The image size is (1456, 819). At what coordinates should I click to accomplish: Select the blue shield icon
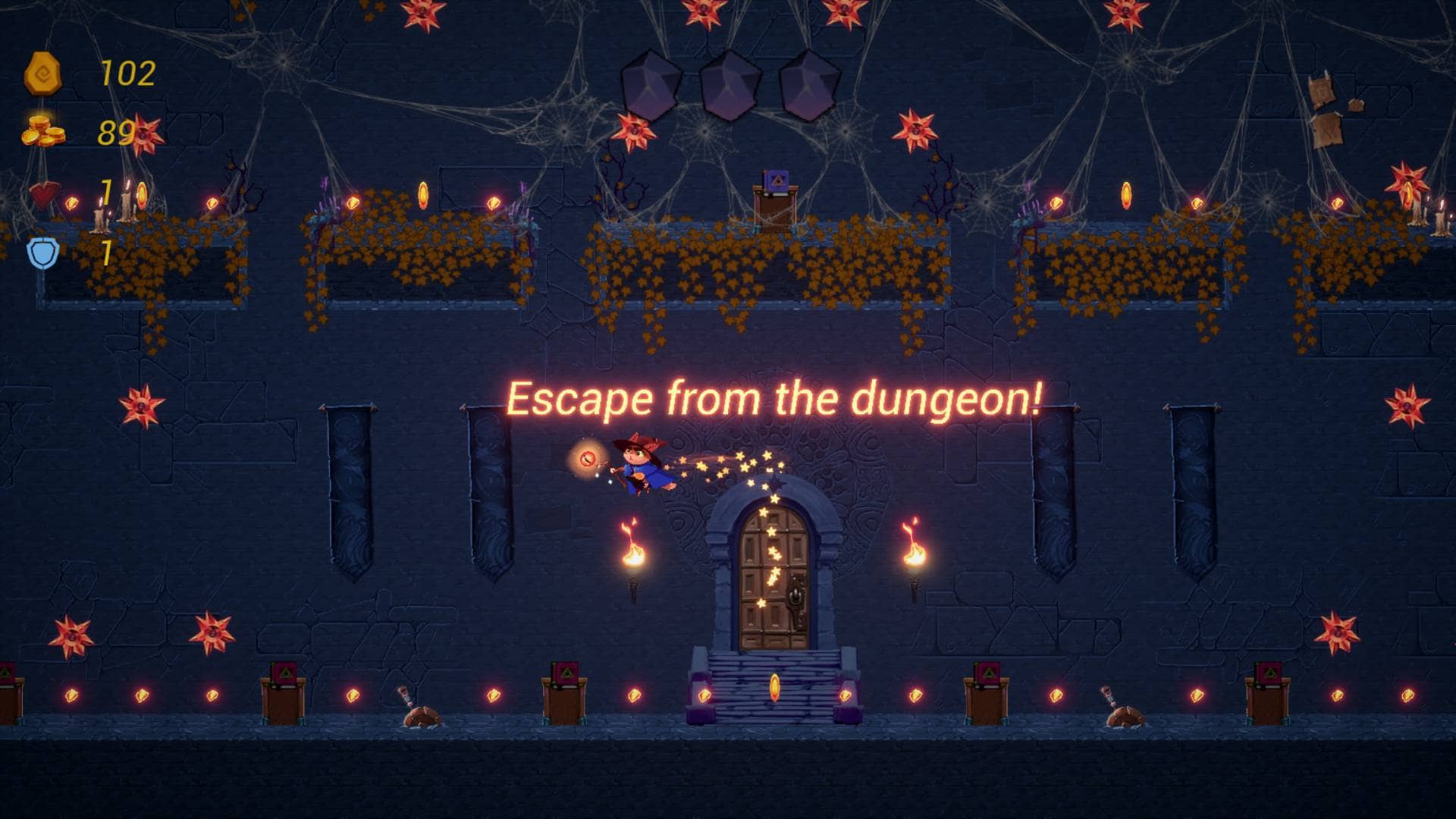click(x=43, y=253)
